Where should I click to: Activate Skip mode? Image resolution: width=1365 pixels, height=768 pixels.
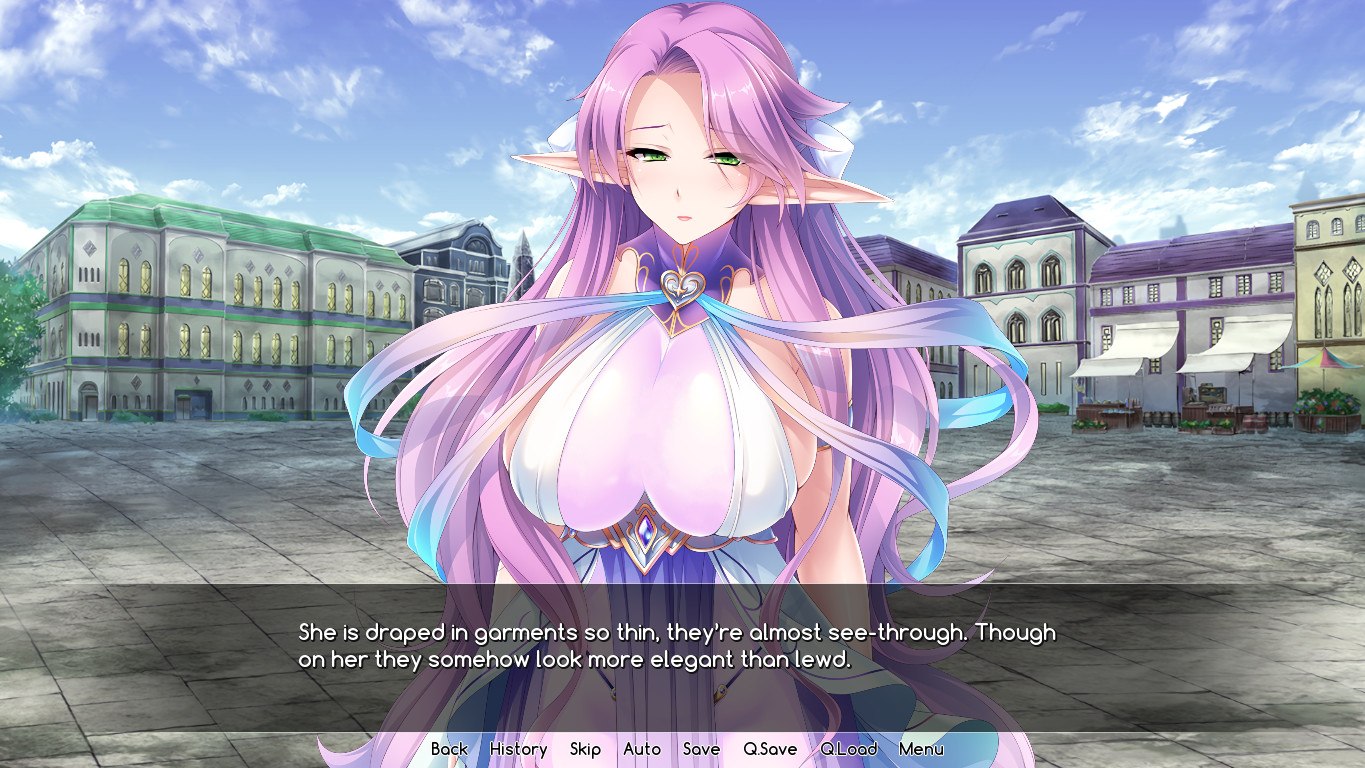(585, 749)
